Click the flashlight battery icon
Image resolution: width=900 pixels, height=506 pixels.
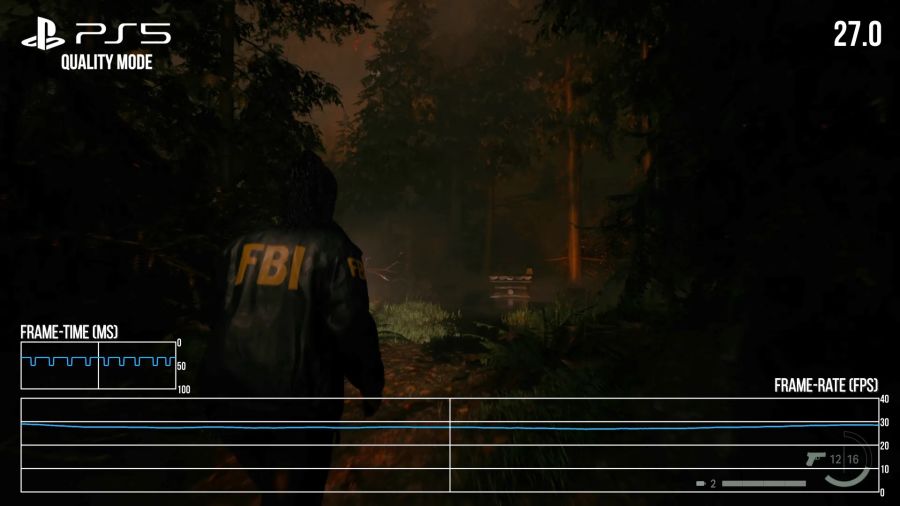tap(702, 484)
